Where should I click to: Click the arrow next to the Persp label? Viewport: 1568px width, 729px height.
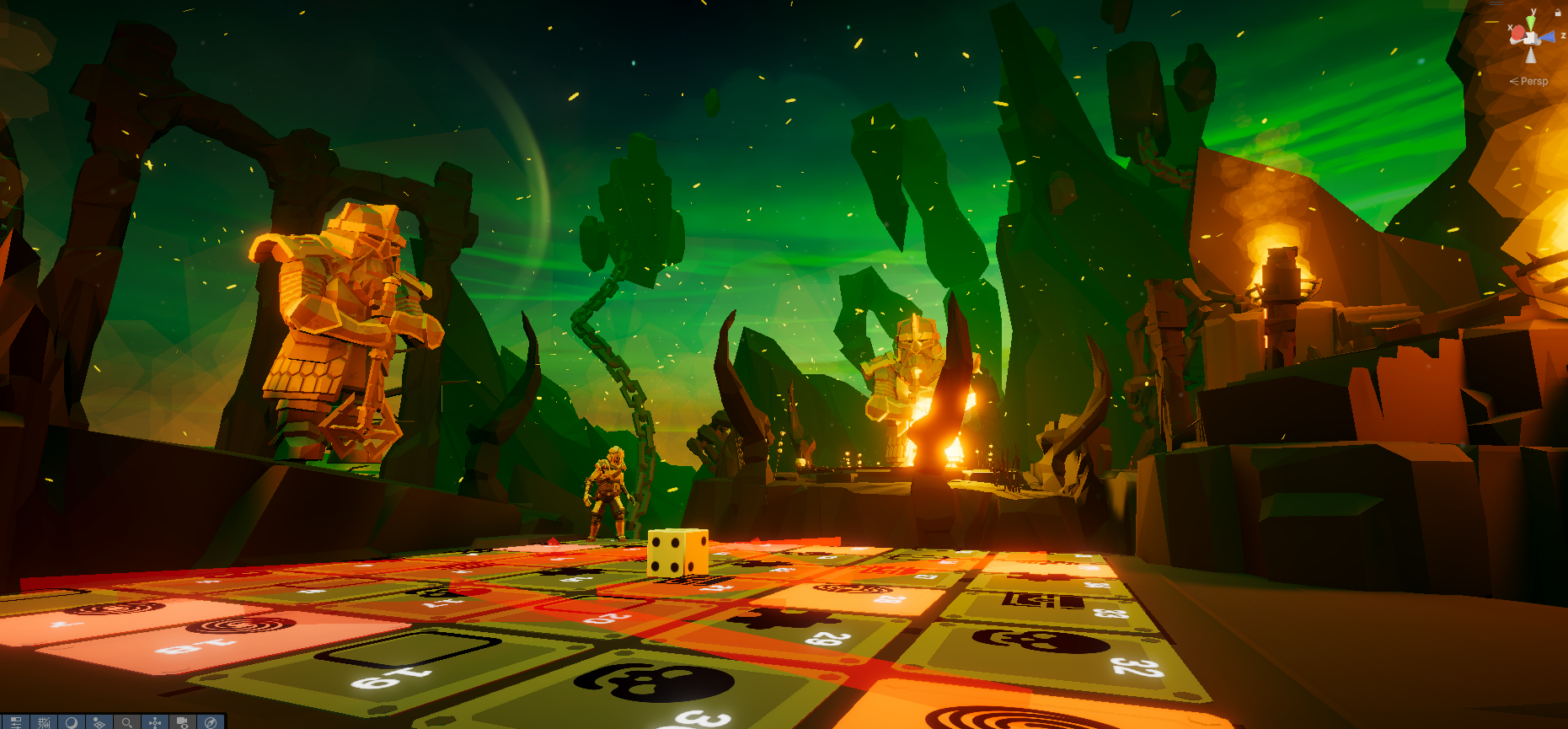(1514, 81)
